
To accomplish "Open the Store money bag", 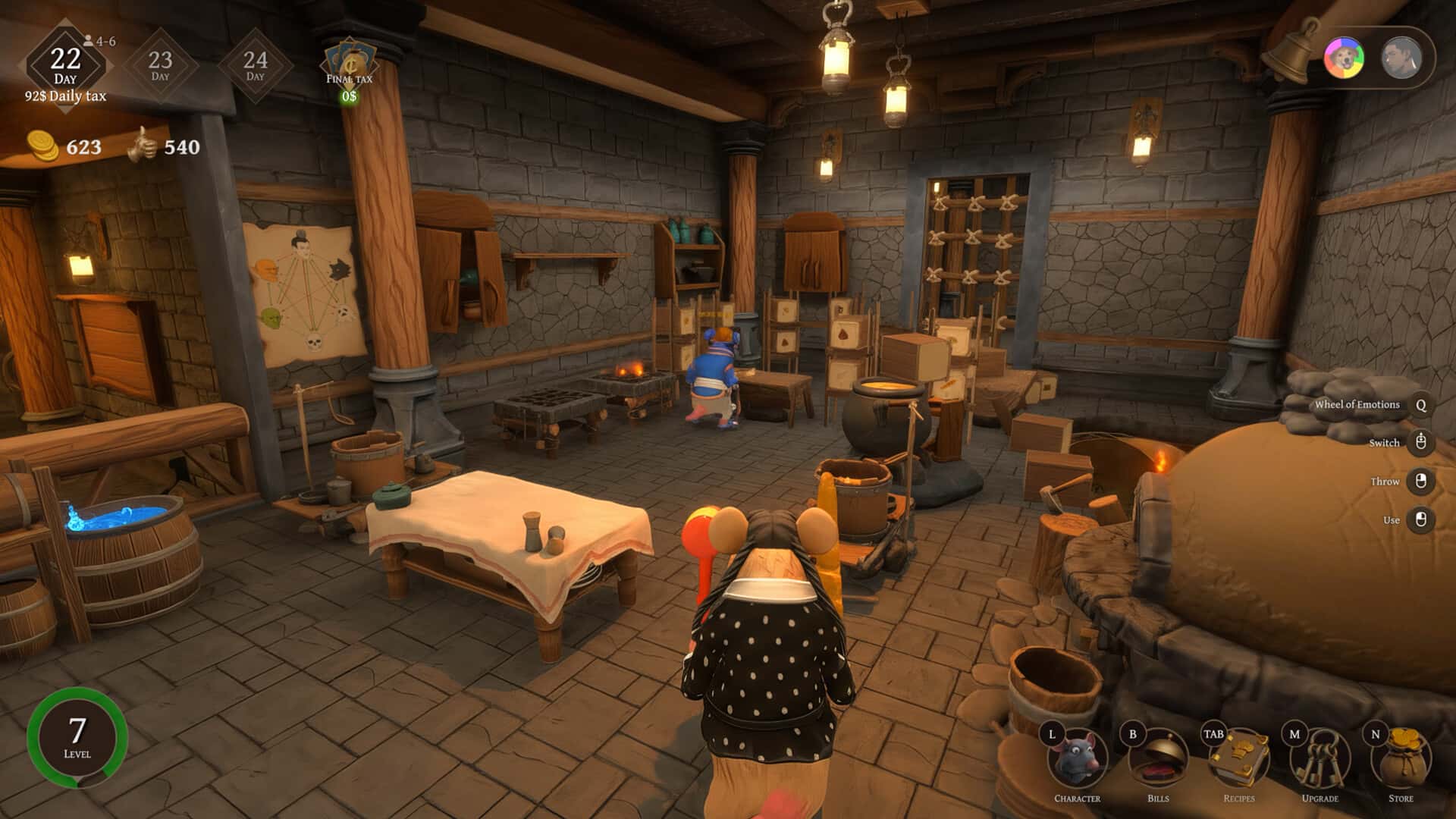I will [1401, 761].
